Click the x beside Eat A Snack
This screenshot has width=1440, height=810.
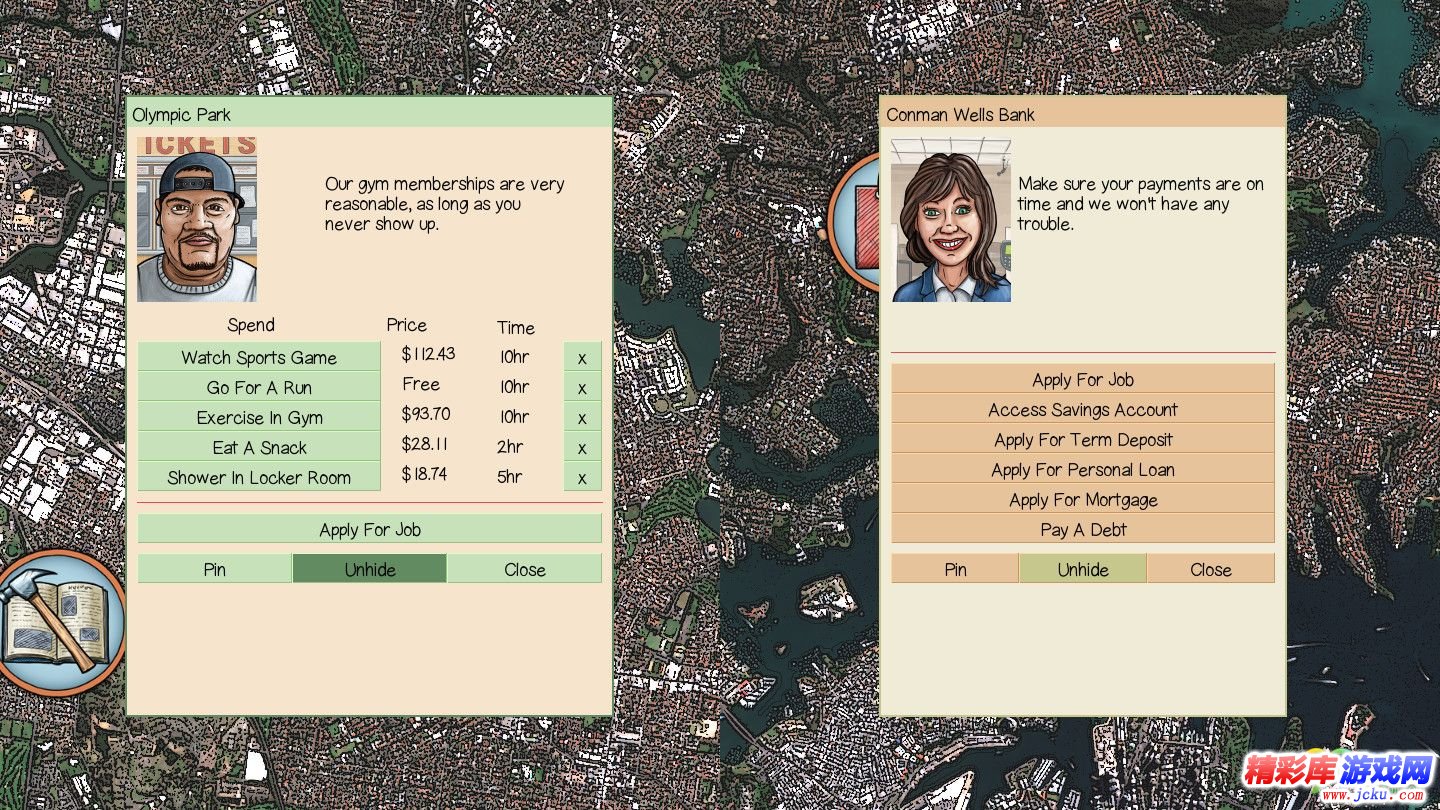point(582,447)
